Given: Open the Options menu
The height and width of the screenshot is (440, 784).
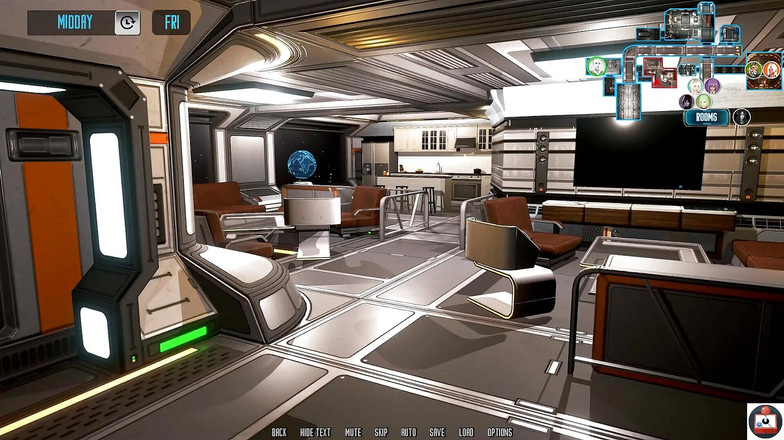Looking at the screenshot, I should pos(499,432).
